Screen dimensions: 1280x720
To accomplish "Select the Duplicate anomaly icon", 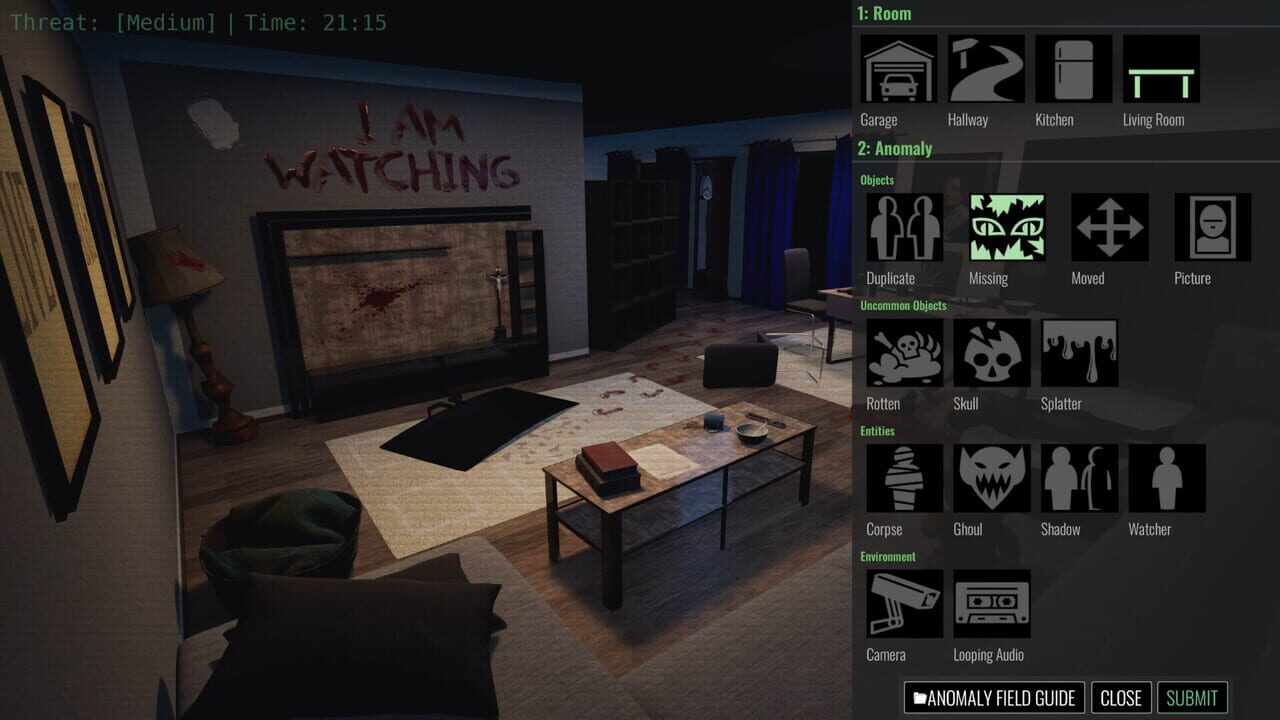I will (902, 228).
